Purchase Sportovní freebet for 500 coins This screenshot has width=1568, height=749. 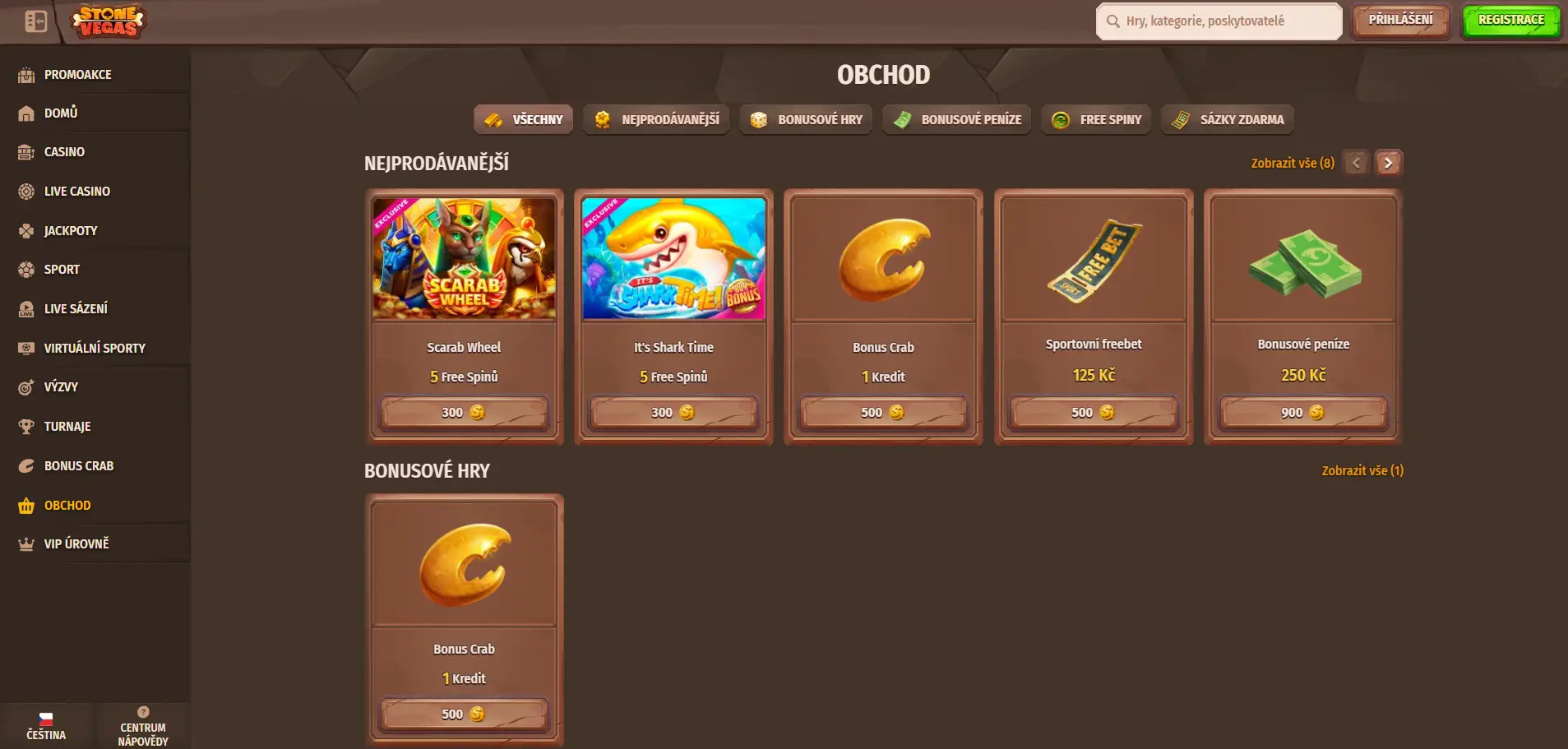coord(1093,413)
